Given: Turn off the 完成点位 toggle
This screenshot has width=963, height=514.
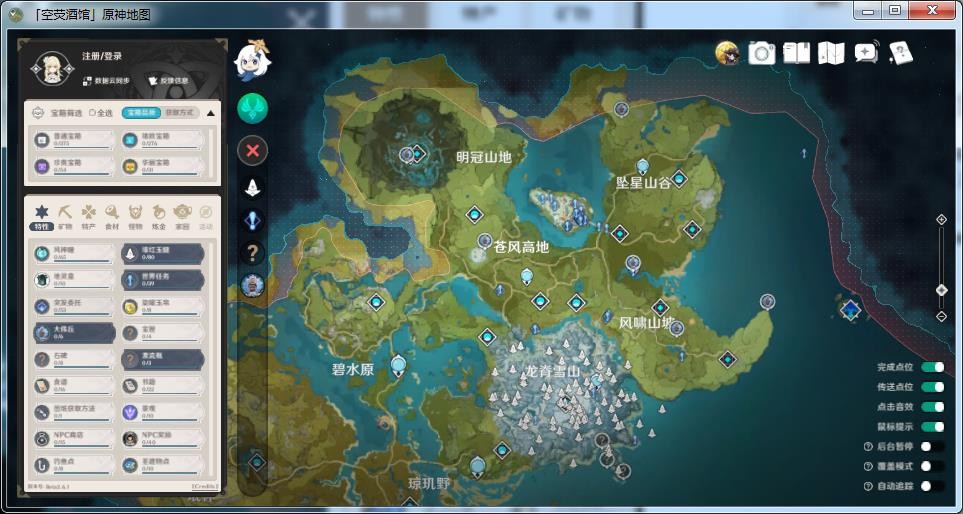Looking at the screenshot, I should pos(932,368).
